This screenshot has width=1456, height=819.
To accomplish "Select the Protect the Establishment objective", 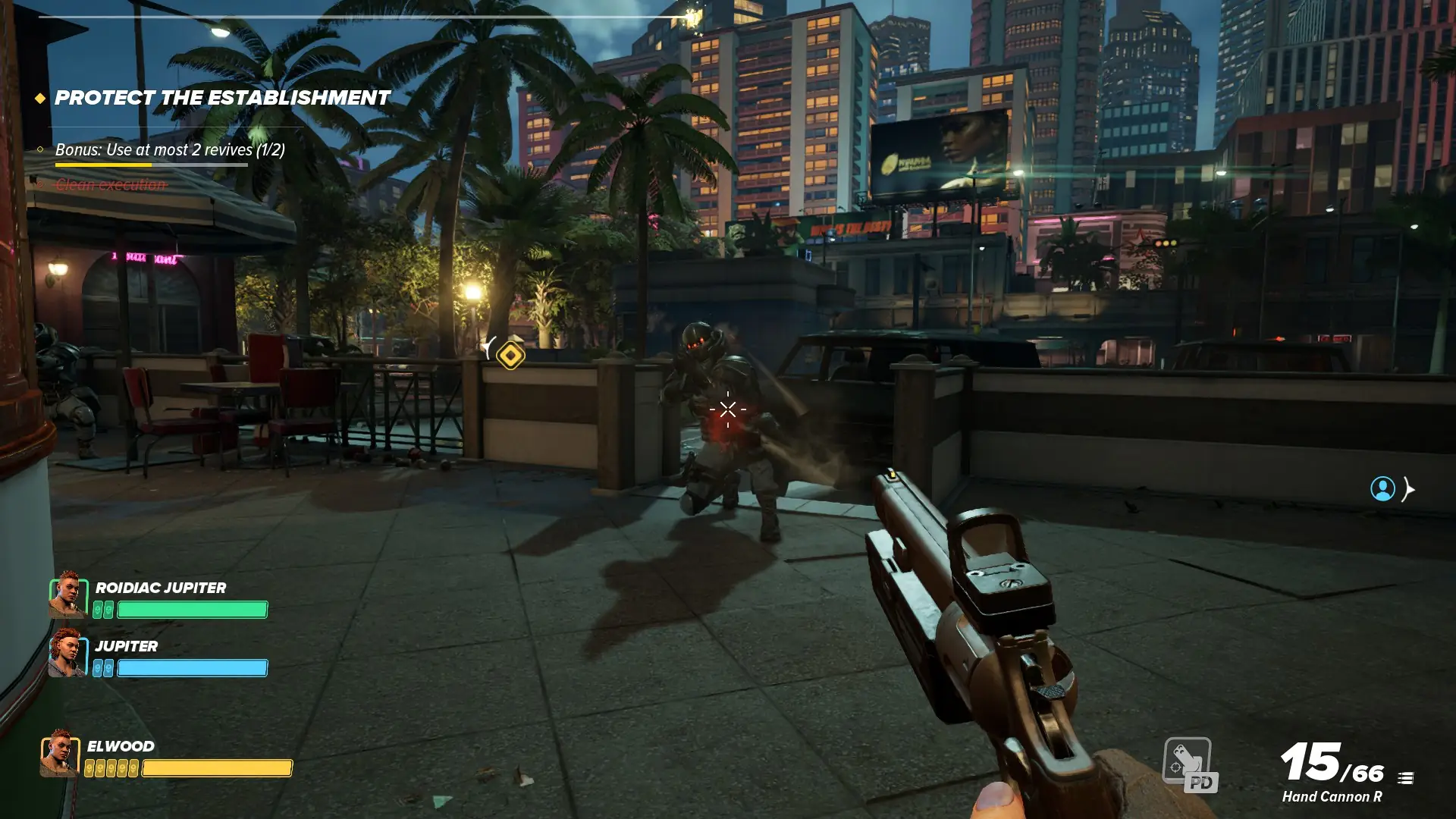I will [222, 98].
